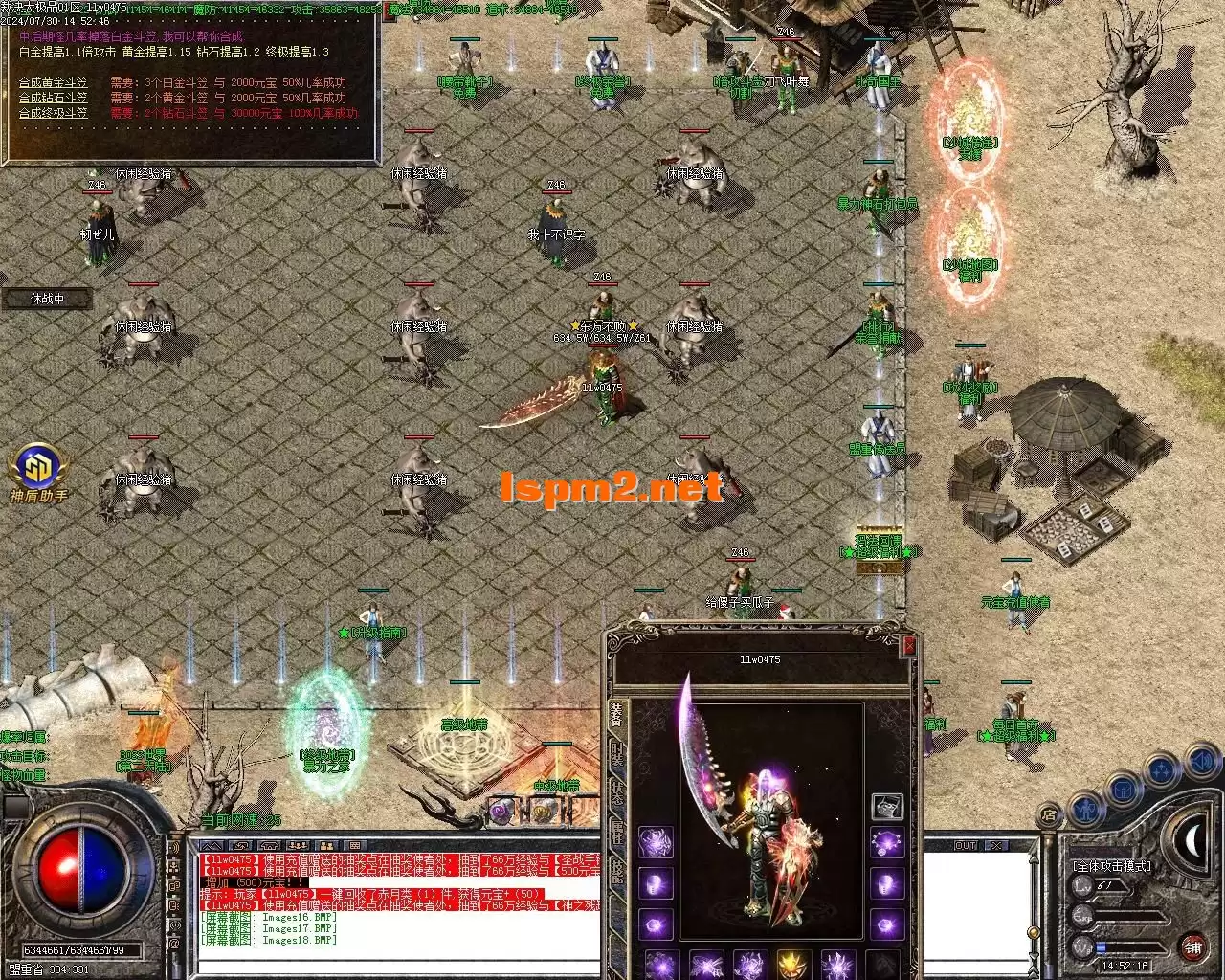The width and height of the screenshot is (1225, 980).
Task: Click the 休战中 status button
Action: [x=47, y=299]
